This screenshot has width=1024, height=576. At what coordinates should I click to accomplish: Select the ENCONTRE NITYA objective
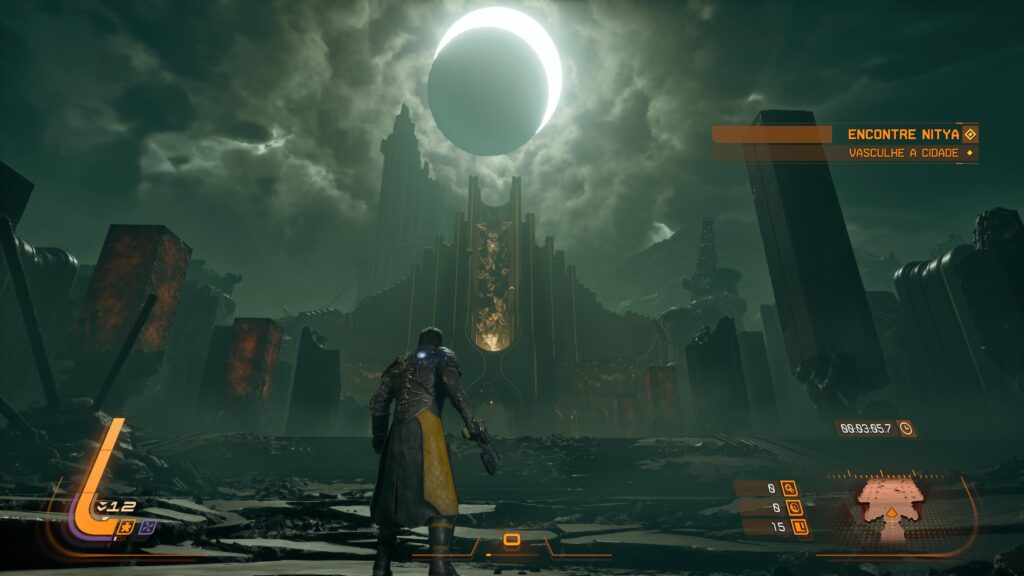coord(902,134)
